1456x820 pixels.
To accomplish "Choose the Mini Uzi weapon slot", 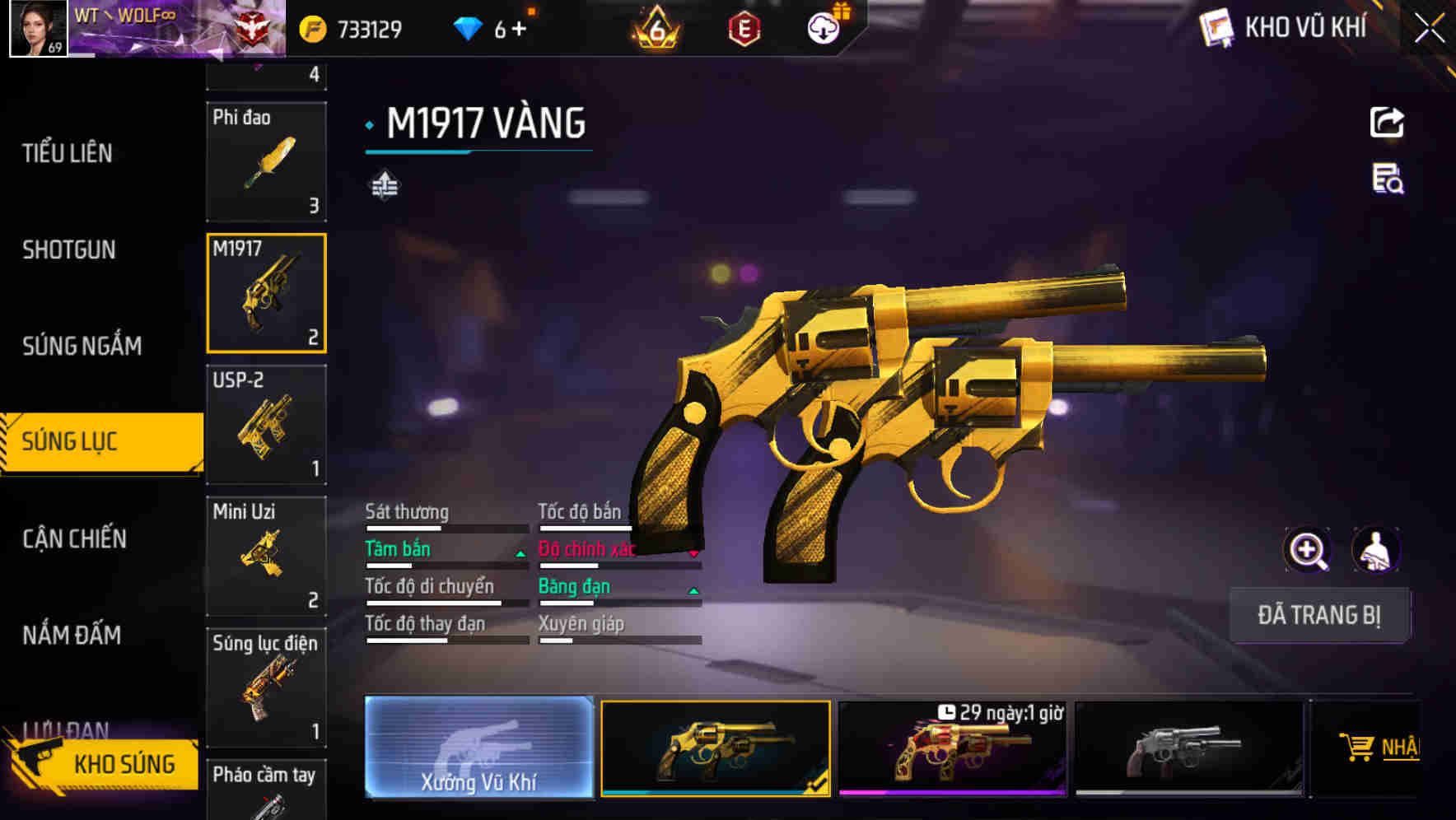I will point(266,556).
